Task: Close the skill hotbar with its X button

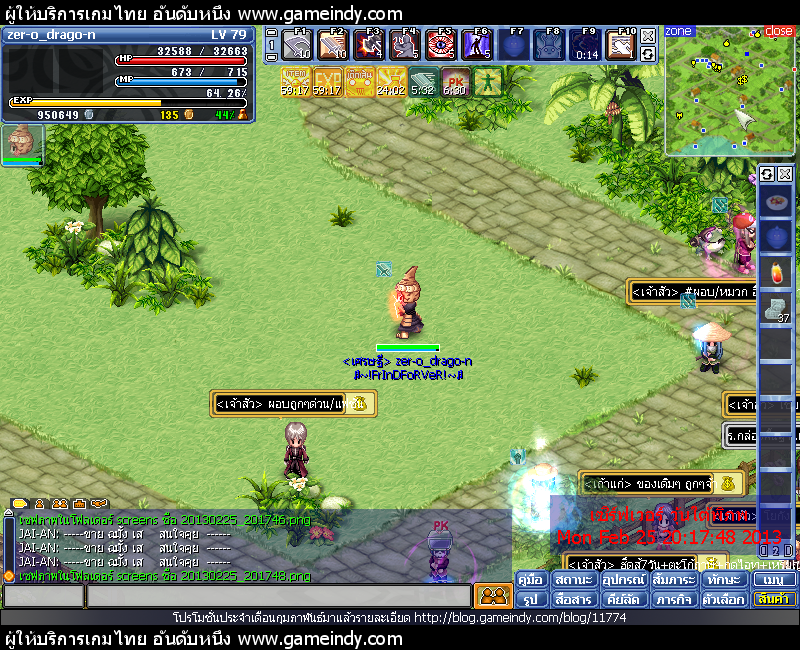Action: coord(648,34)
